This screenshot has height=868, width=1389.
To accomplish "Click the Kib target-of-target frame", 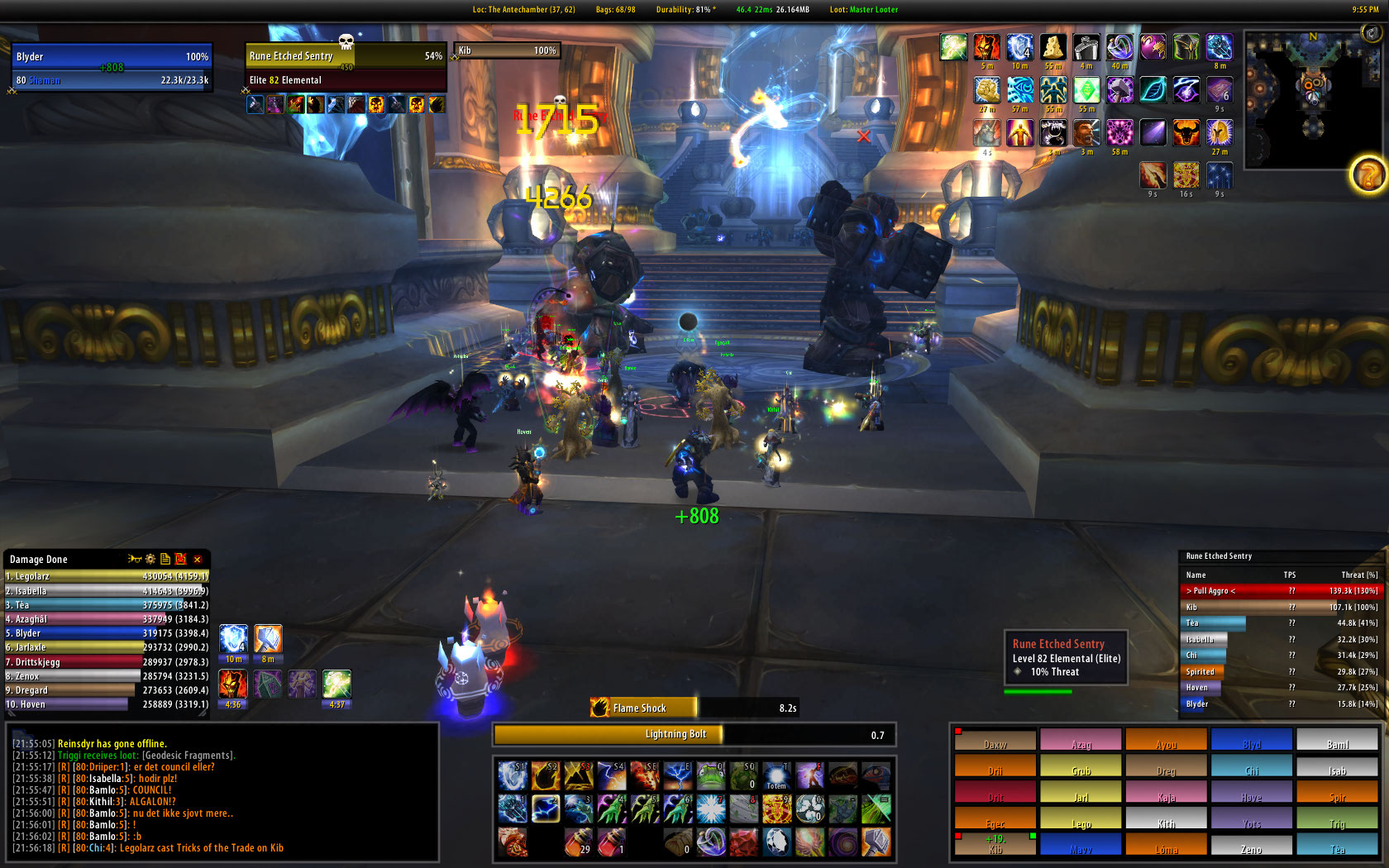I will point(507,50).
